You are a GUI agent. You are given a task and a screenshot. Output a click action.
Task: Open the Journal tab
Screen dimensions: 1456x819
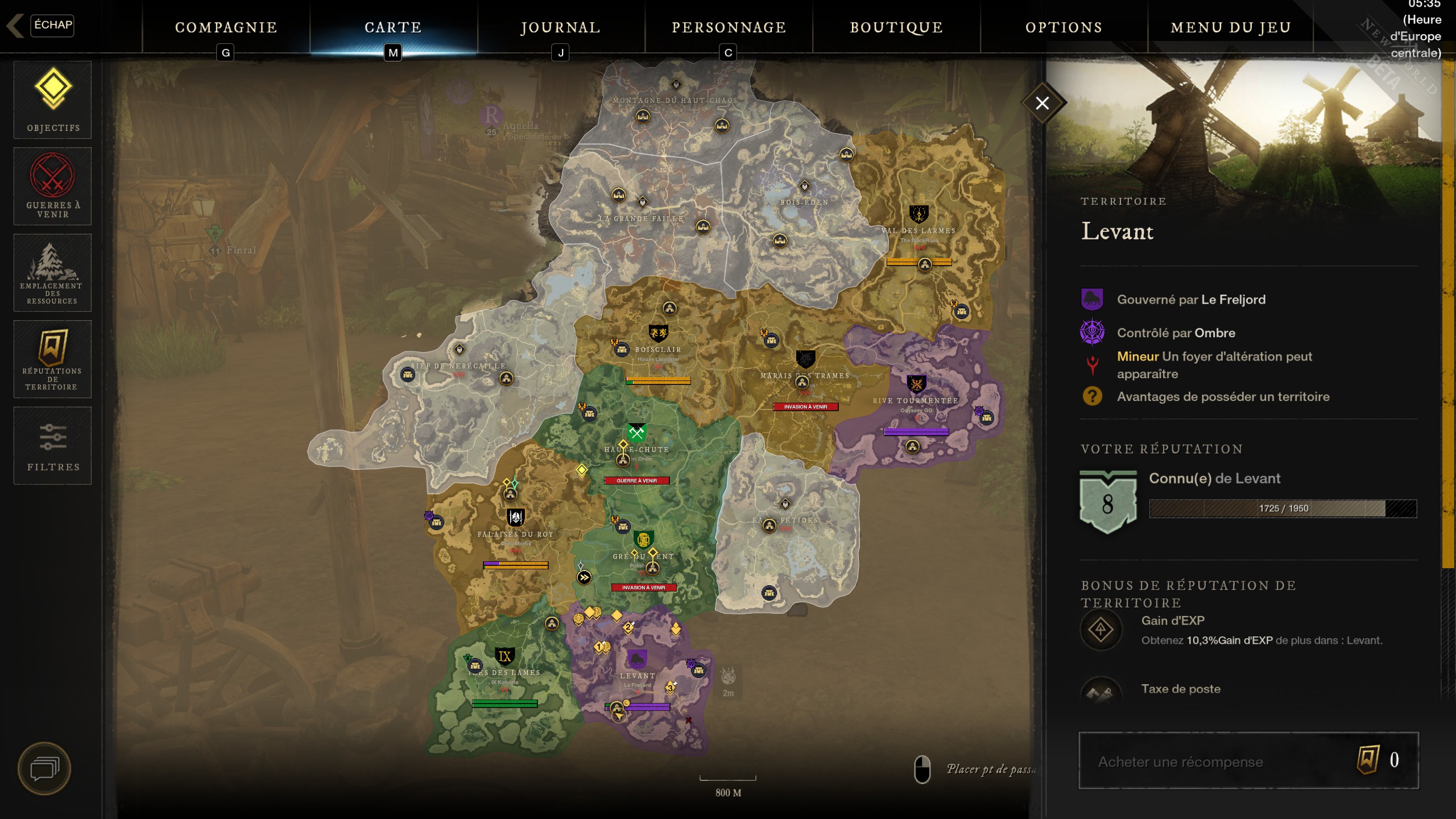[560, 27]
